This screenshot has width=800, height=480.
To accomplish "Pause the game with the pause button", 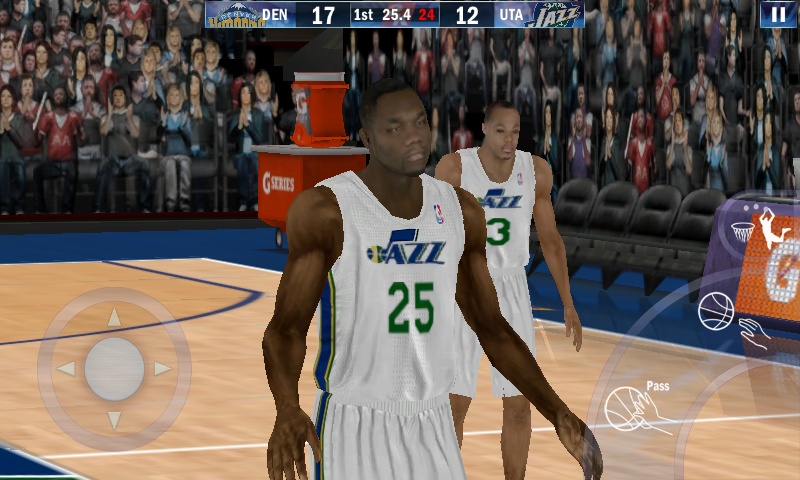I will tap(778, 14).
